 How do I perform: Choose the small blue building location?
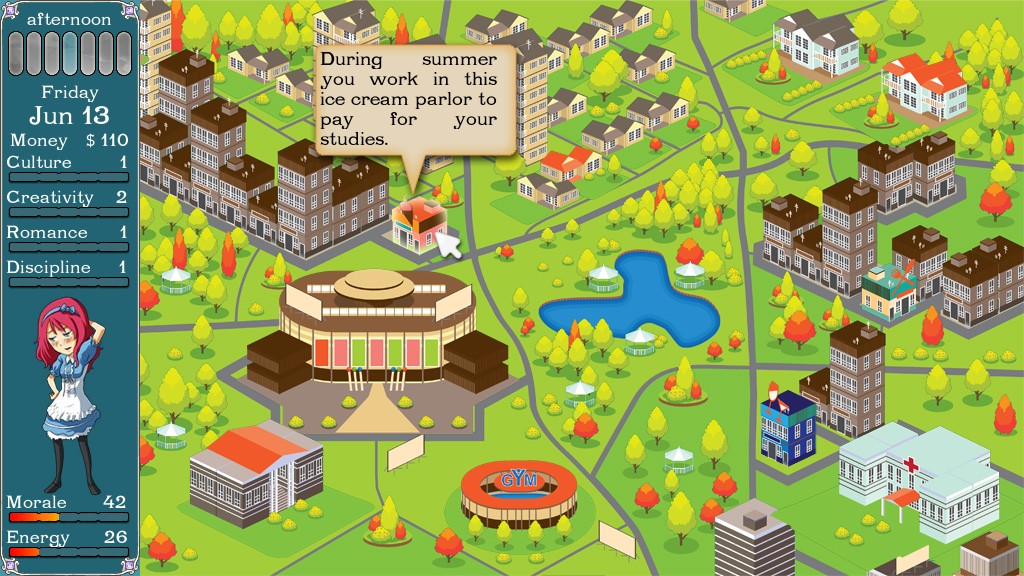tap(787, 427)
